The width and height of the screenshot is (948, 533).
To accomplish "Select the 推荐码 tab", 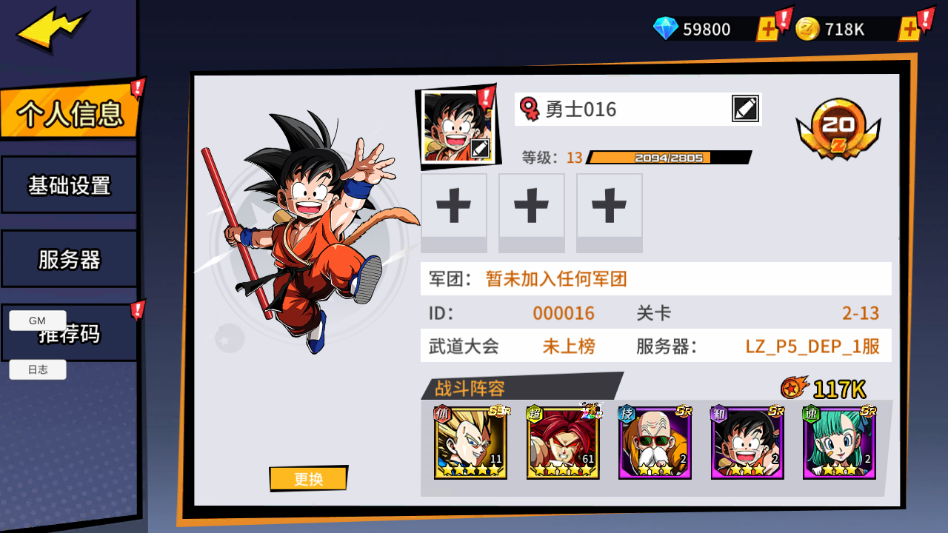I will [x=90, y=338].
